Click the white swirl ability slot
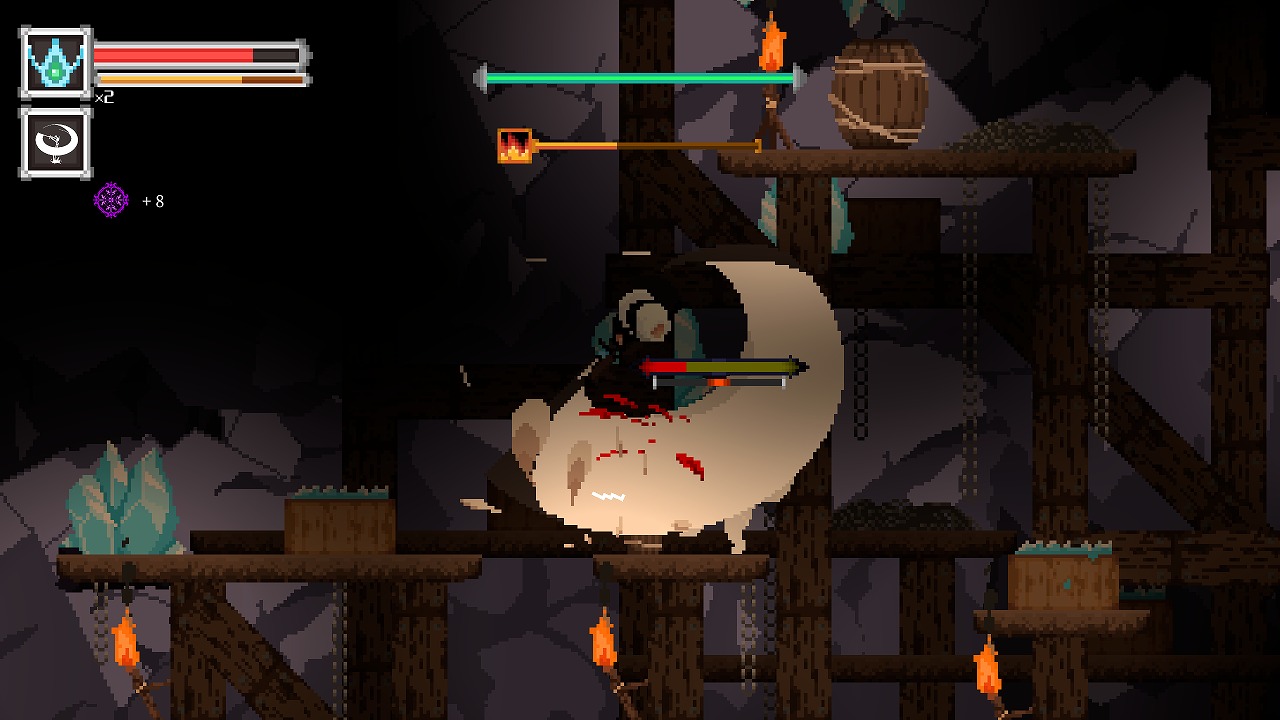The height and width of the screenshot is (720, 1280). coord(55,142)
